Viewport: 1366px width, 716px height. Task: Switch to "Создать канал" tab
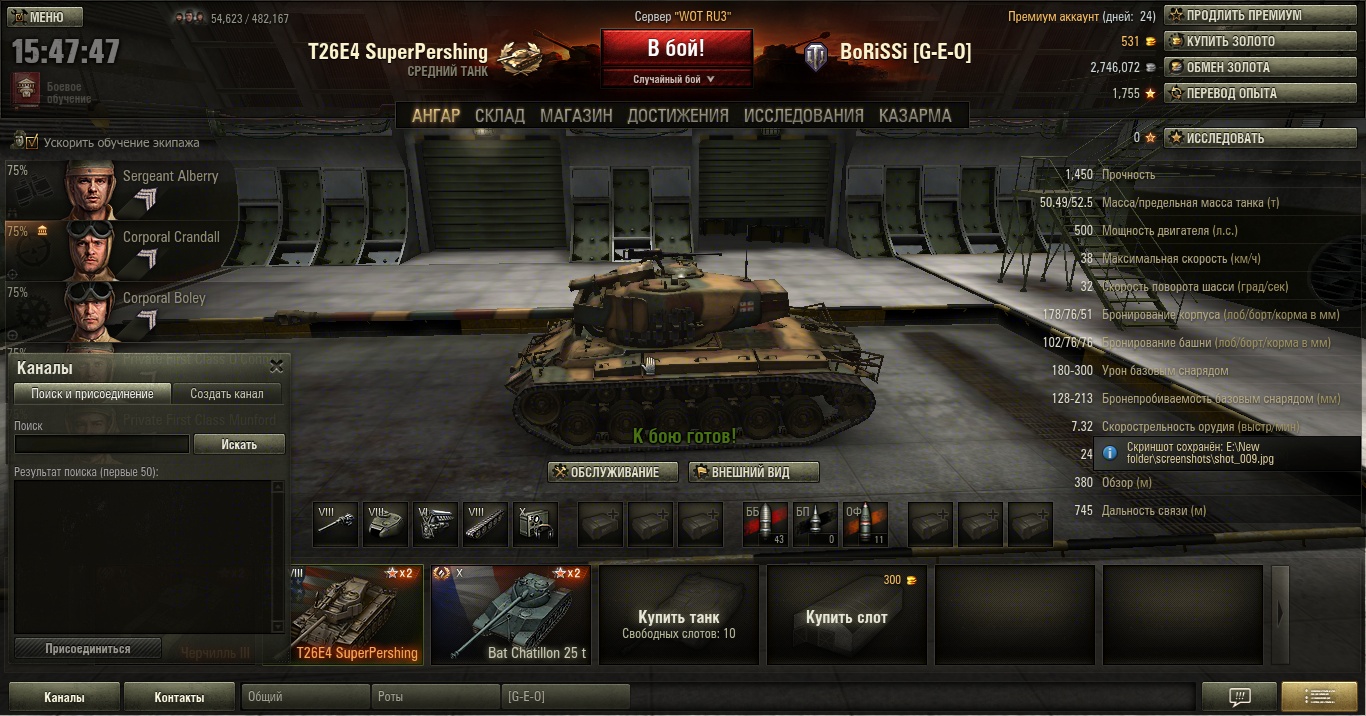coord(227,394)
